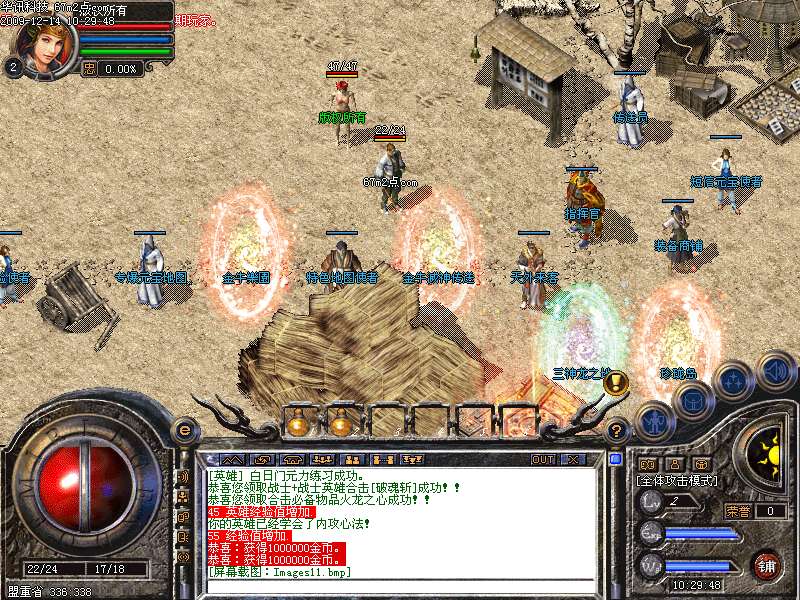Click the OUT button on chat toolbar

[x=543, y=460]
